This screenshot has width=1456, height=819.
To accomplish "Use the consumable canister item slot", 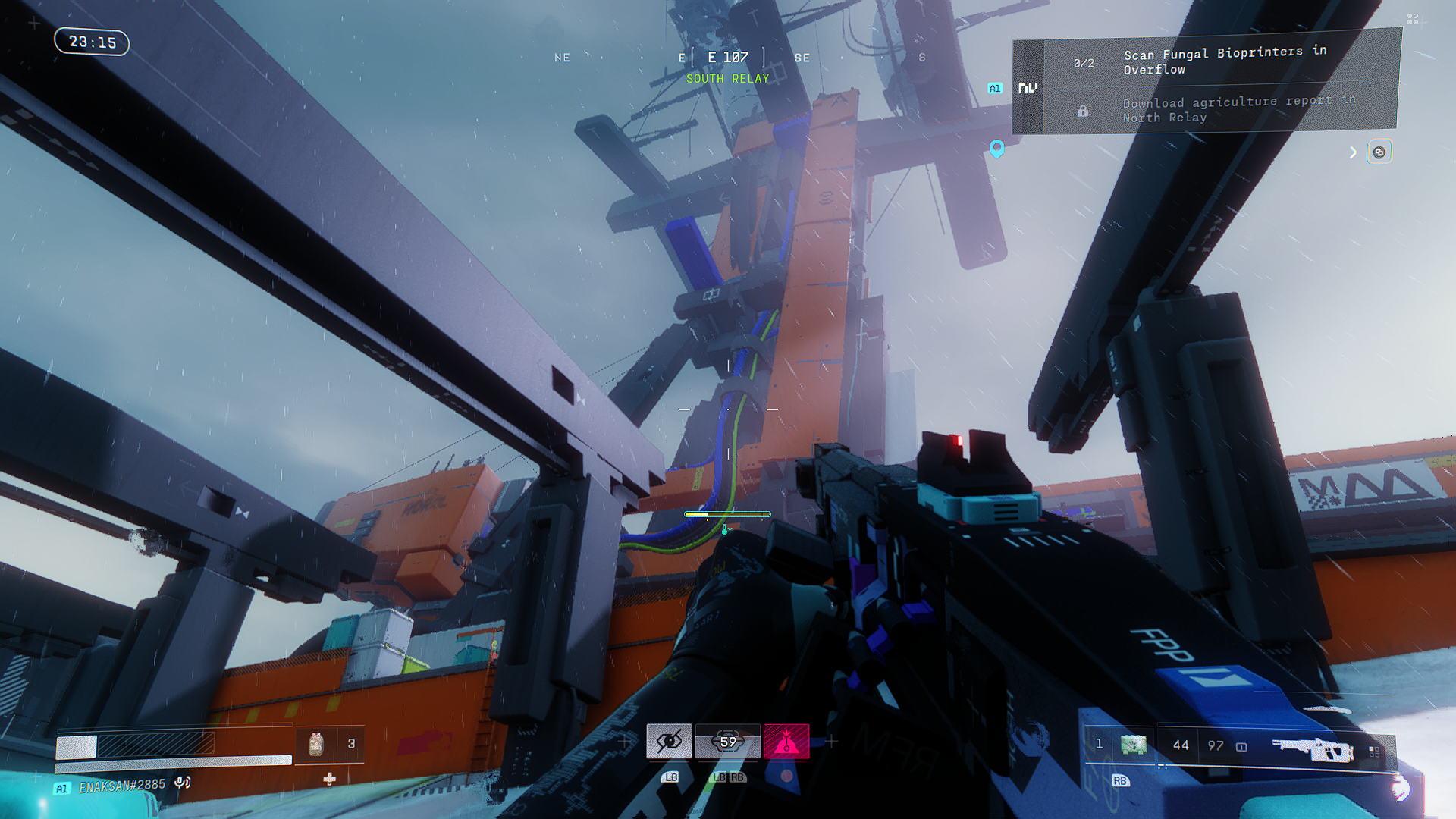I will pos(316,744).
